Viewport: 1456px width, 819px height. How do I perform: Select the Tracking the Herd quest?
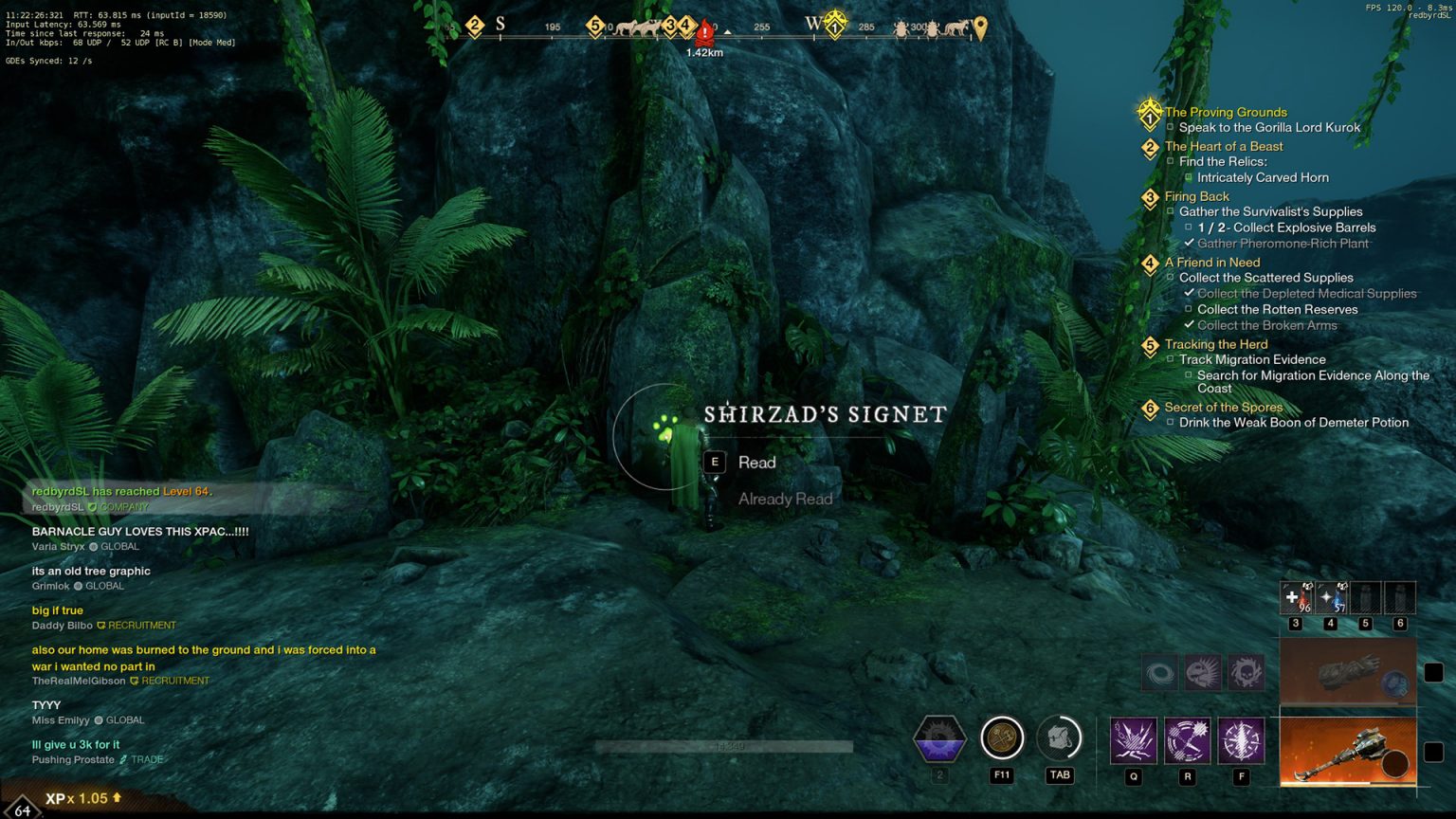[x=1215, y=344]
